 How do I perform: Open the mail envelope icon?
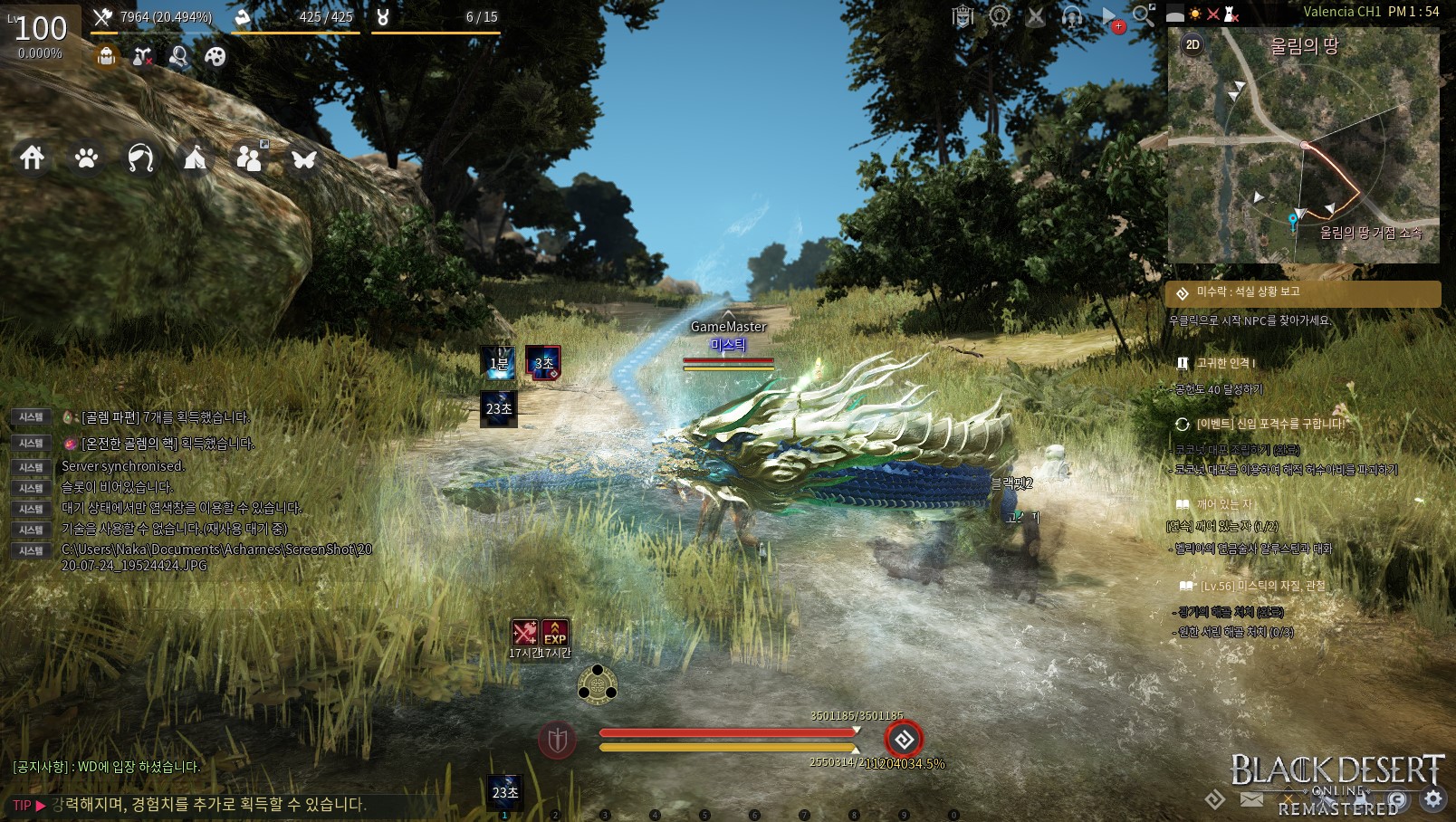click(x=1251, y=798)
